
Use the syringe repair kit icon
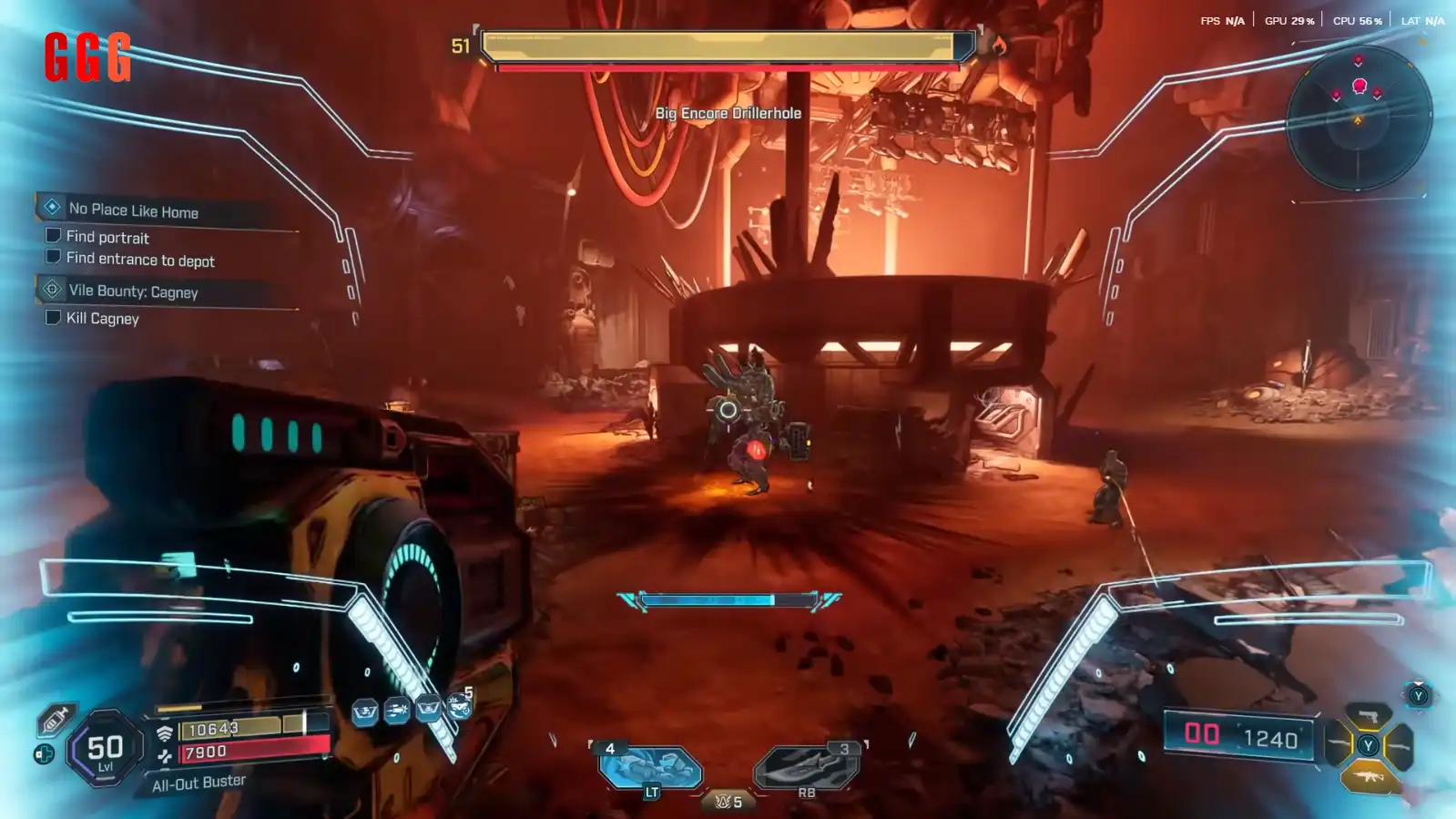point(55,720)
